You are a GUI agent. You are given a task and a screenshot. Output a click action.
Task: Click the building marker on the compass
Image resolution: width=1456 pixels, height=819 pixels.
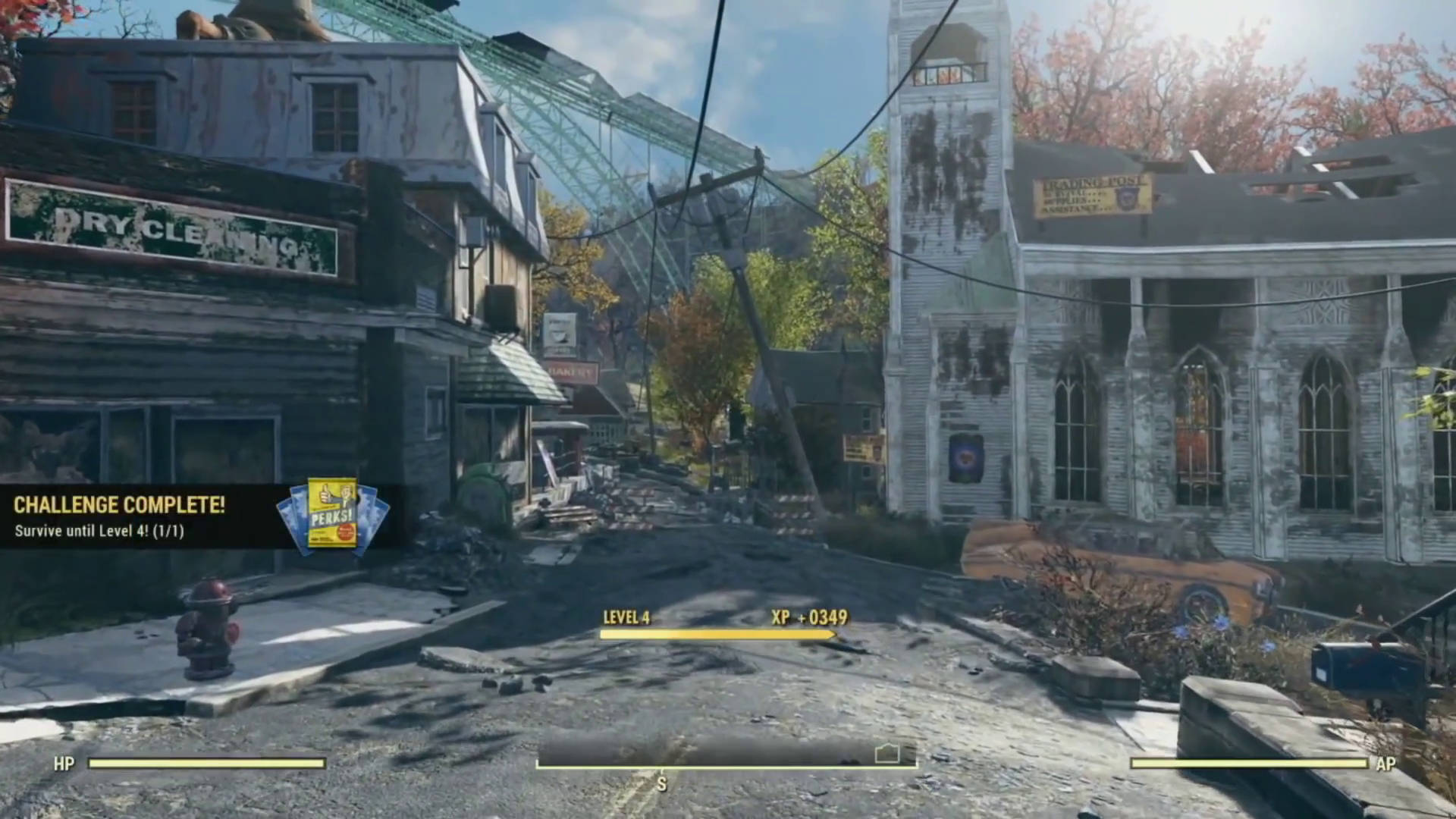click(886, 753)
